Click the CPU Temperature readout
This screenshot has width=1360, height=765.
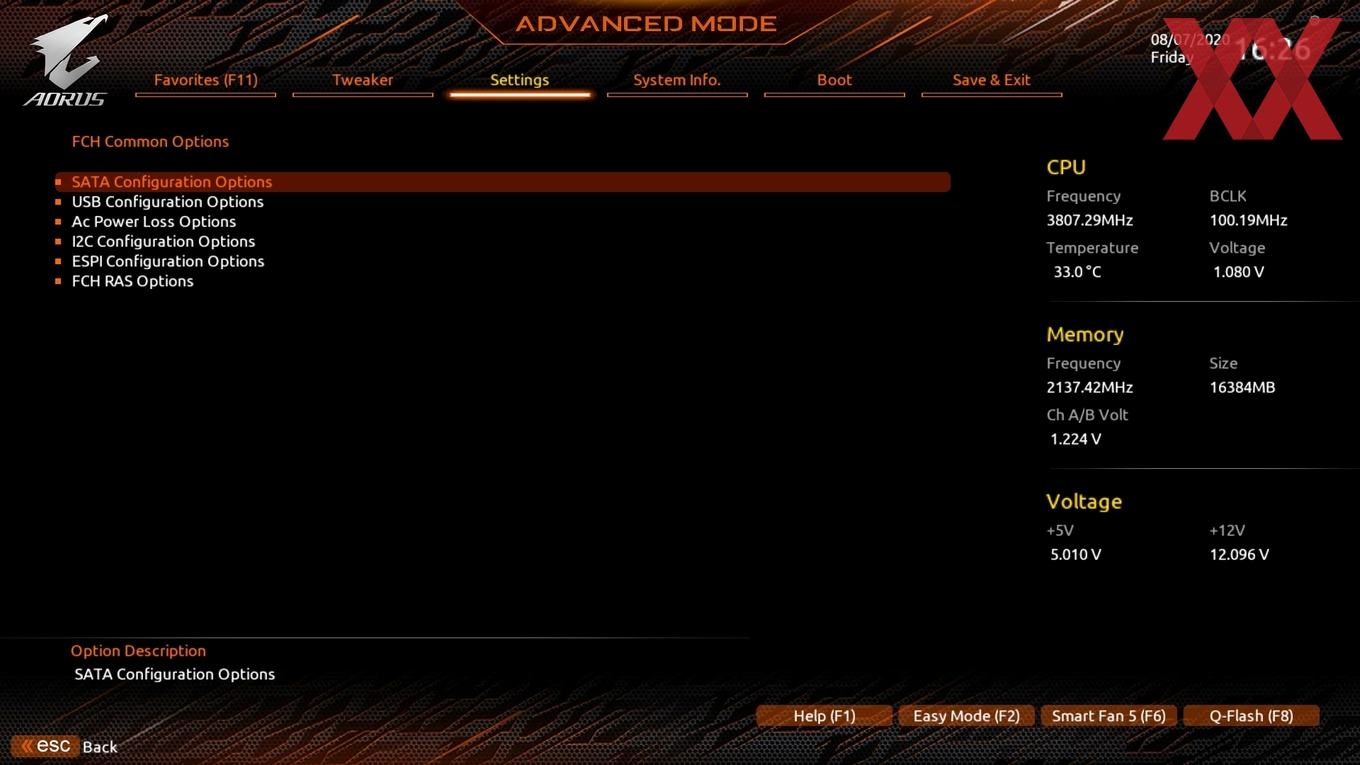1076,271
